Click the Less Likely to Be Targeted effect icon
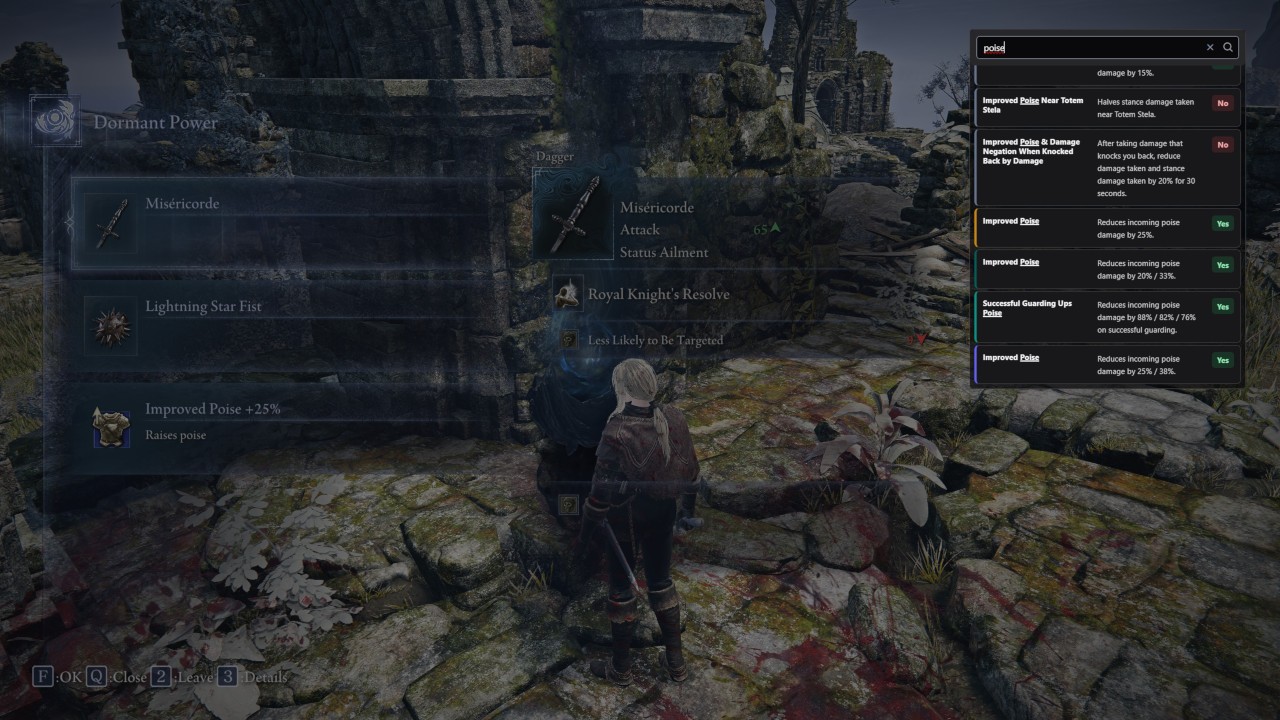The width and height of the screenshot is (1280, 720). pyautogui.click(x=568, y=339)
